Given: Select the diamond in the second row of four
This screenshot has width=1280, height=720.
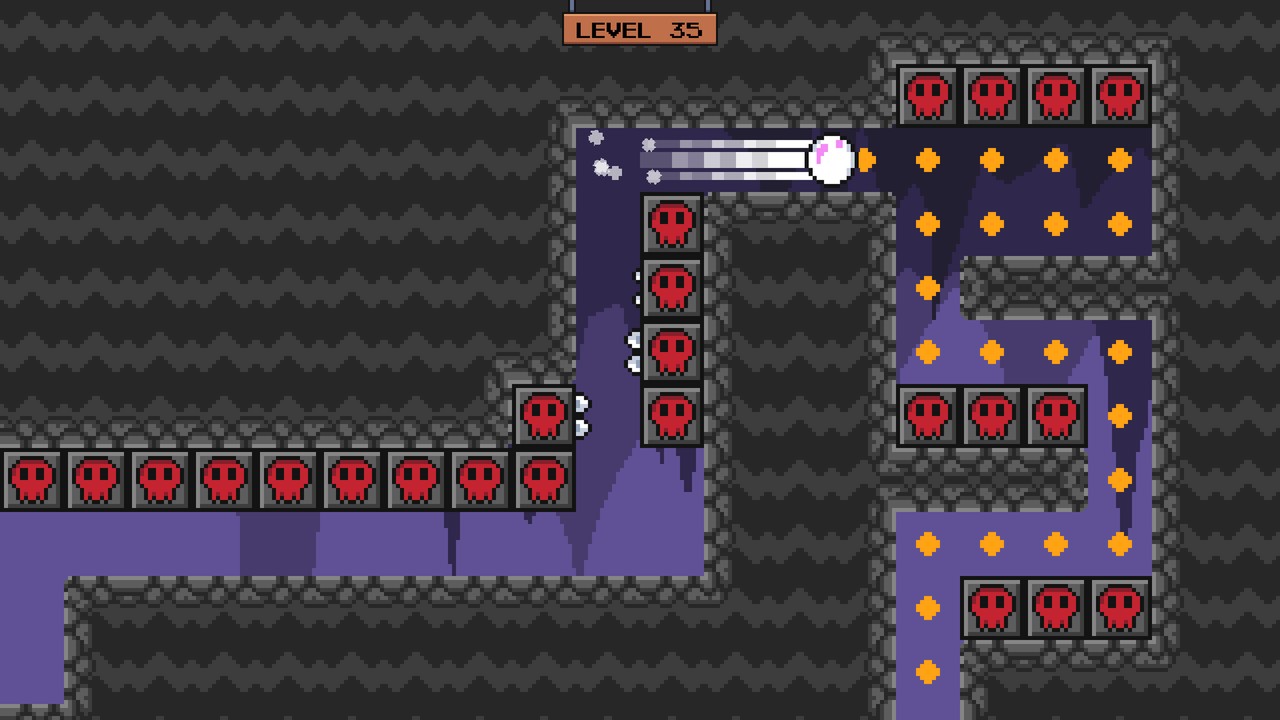Looking at the screenshot, I should (993, 221).
